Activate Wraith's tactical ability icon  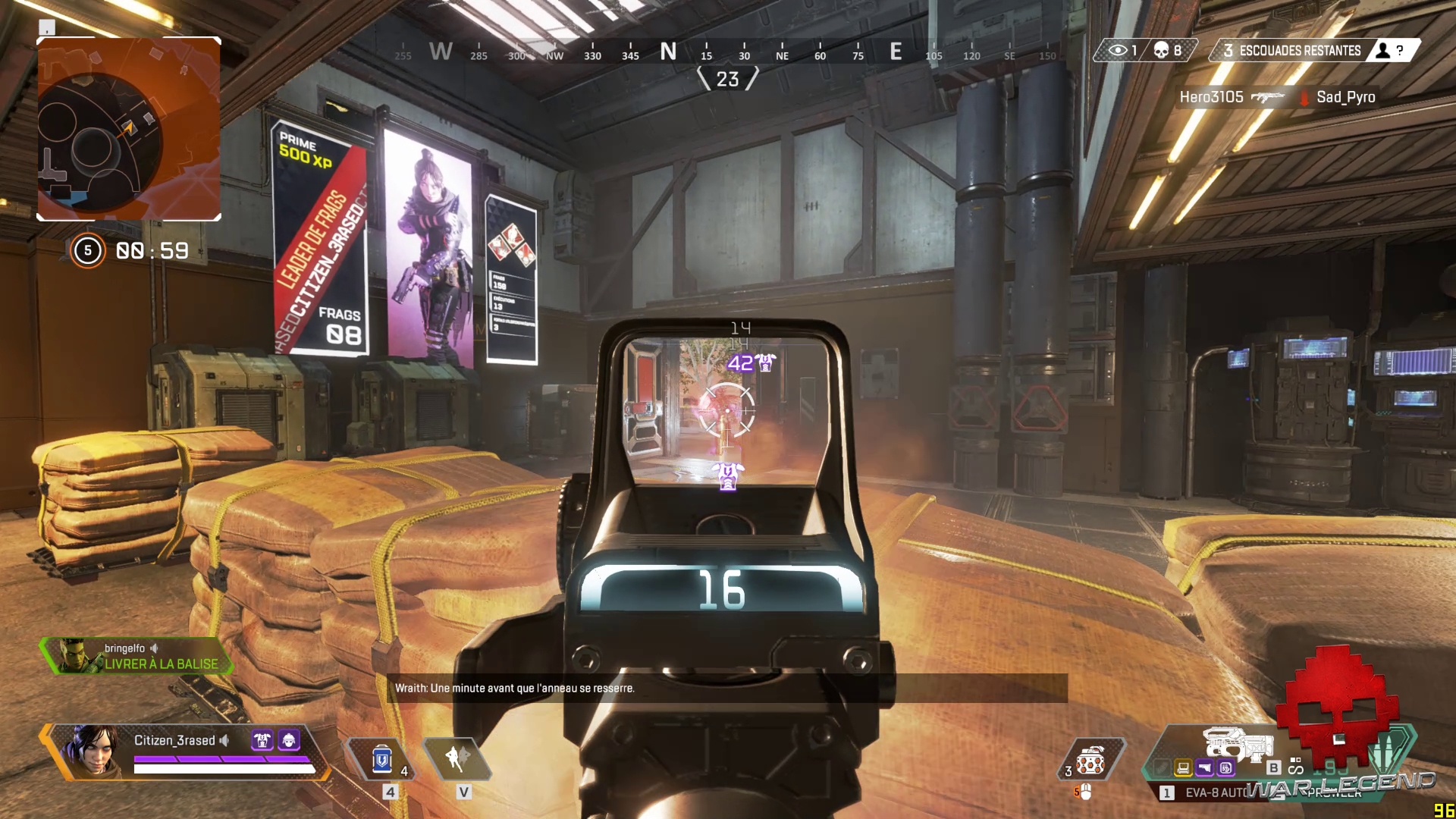pos(457,758)
